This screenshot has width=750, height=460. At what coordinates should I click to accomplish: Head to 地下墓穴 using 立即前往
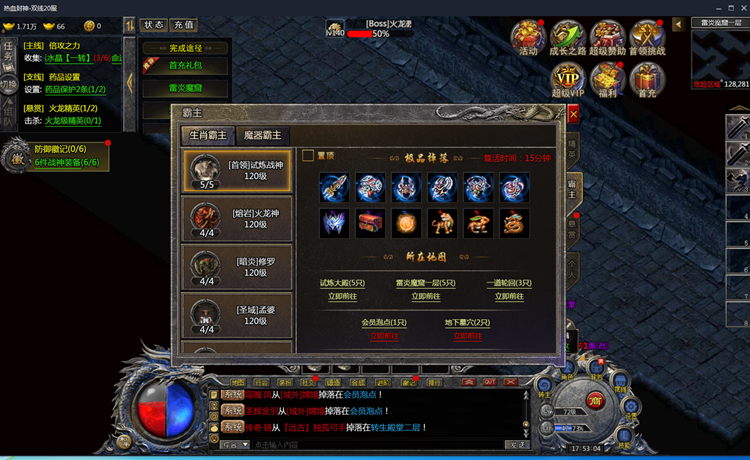click(467, 336)
